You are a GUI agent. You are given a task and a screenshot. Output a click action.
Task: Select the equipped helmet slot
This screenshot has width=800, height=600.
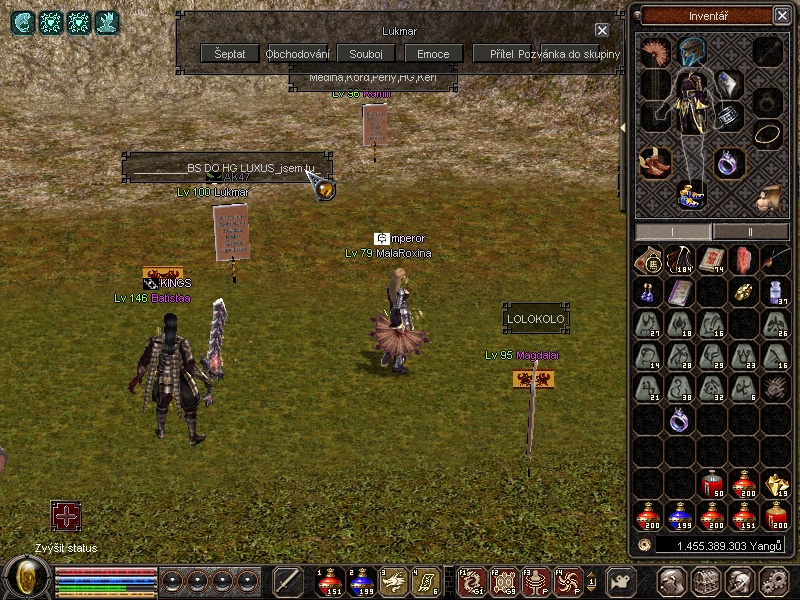[689, 51]
